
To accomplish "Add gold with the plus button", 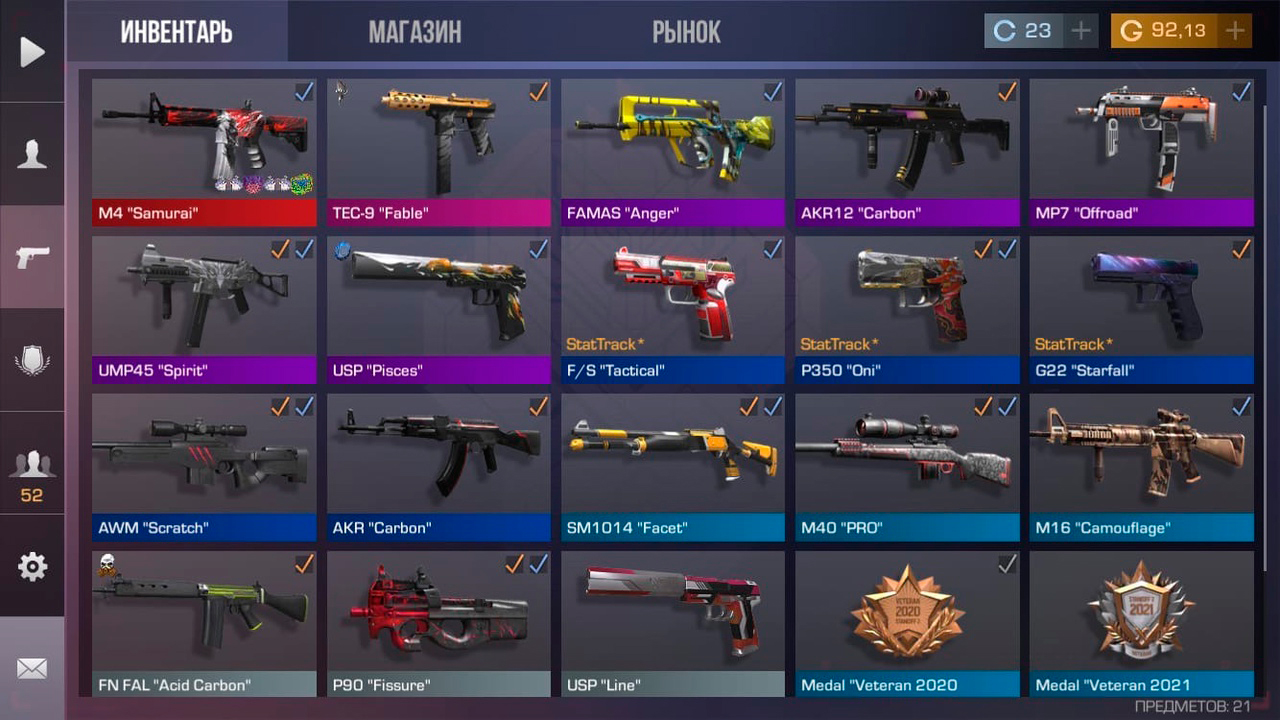I will point(1235,31).
